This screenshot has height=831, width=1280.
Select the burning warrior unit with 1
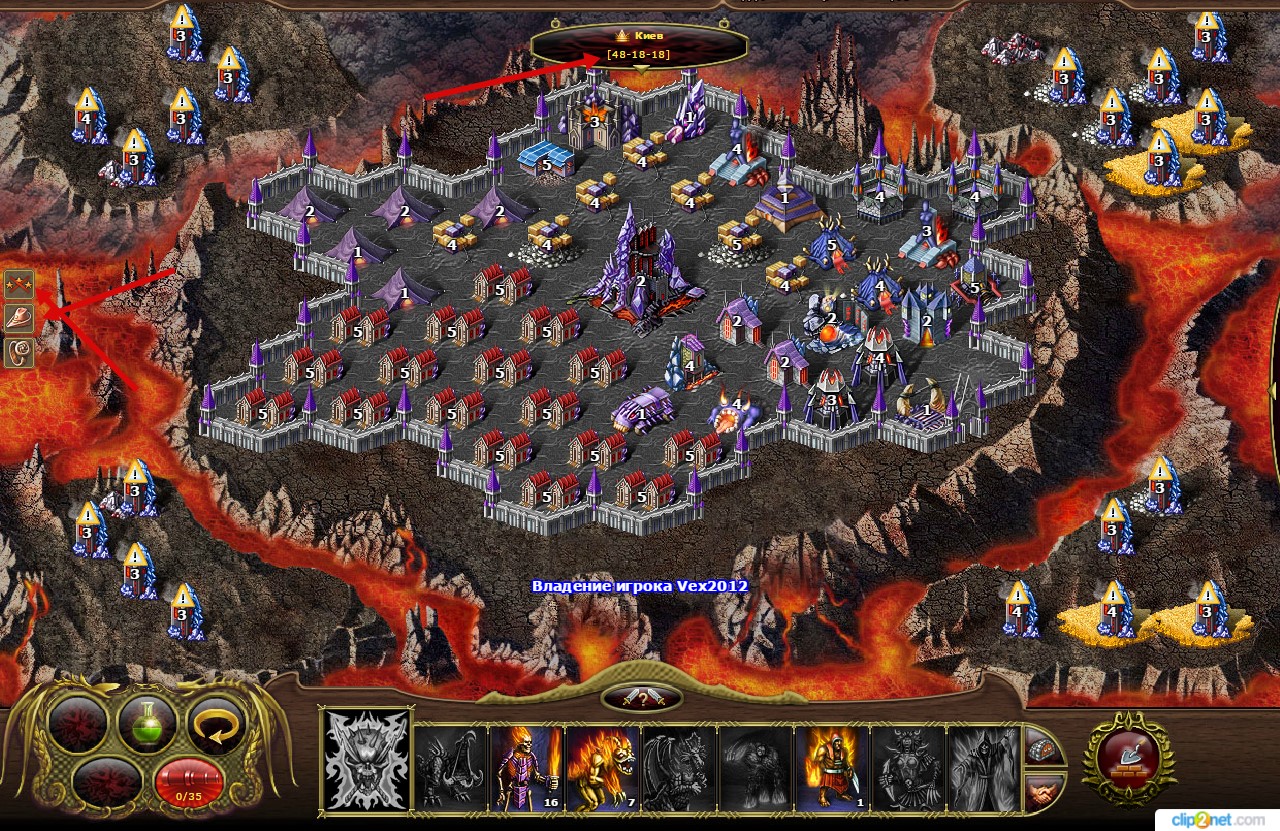pos(831,767)
